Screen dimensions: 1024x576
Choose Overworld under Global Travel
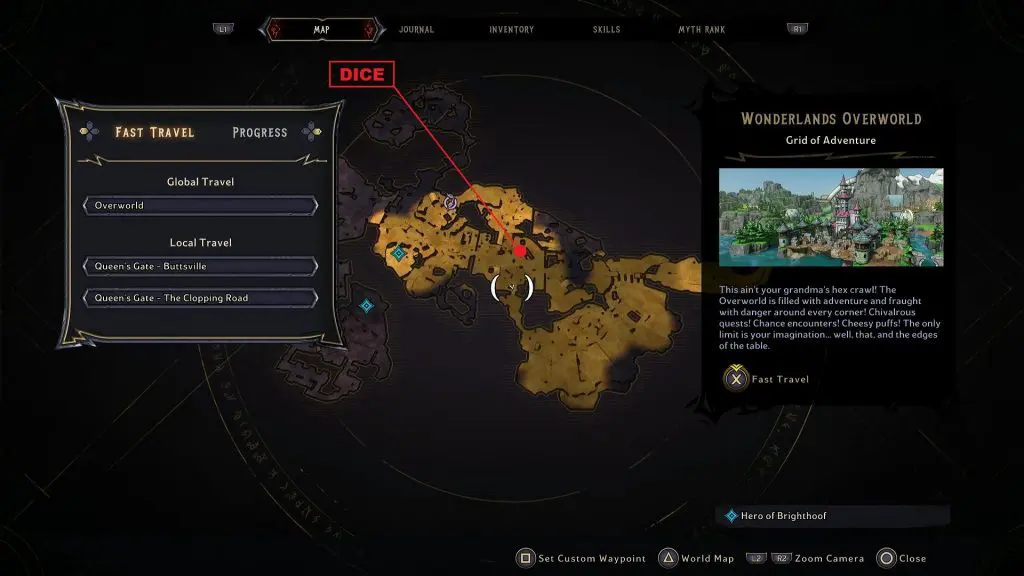click(x=201, y=206)
